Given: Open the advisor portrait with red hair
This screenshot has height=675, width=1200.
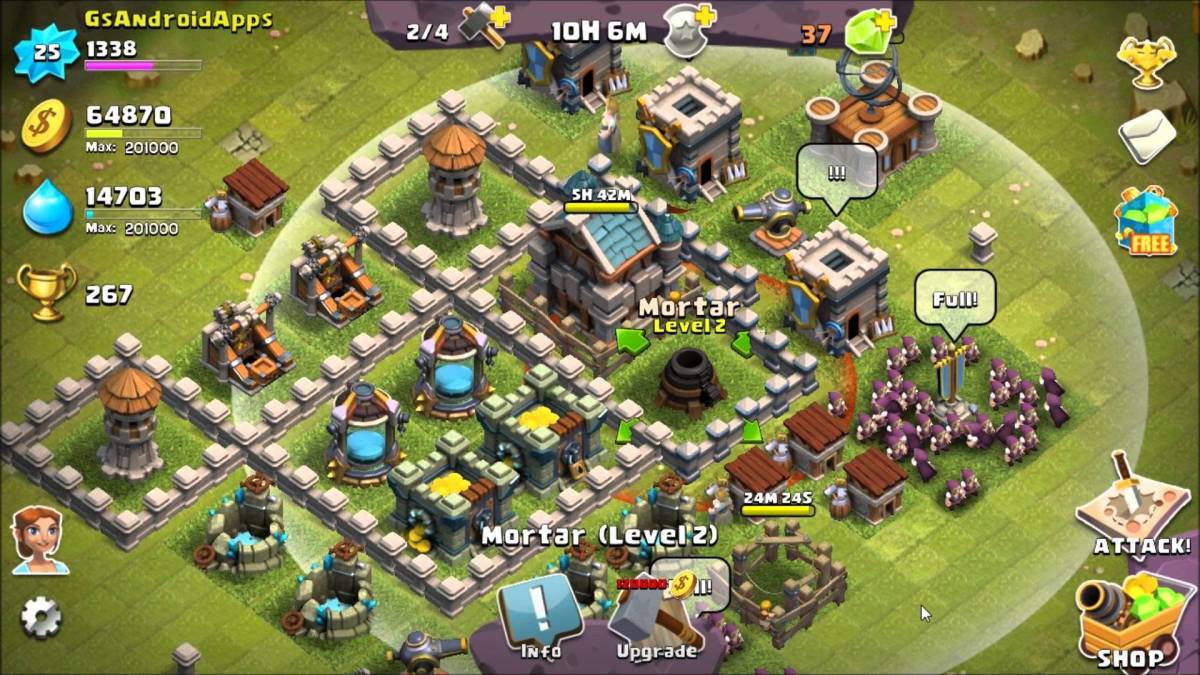Looking at the screenshot, I should pyautogui.click(x=40, y=540).
